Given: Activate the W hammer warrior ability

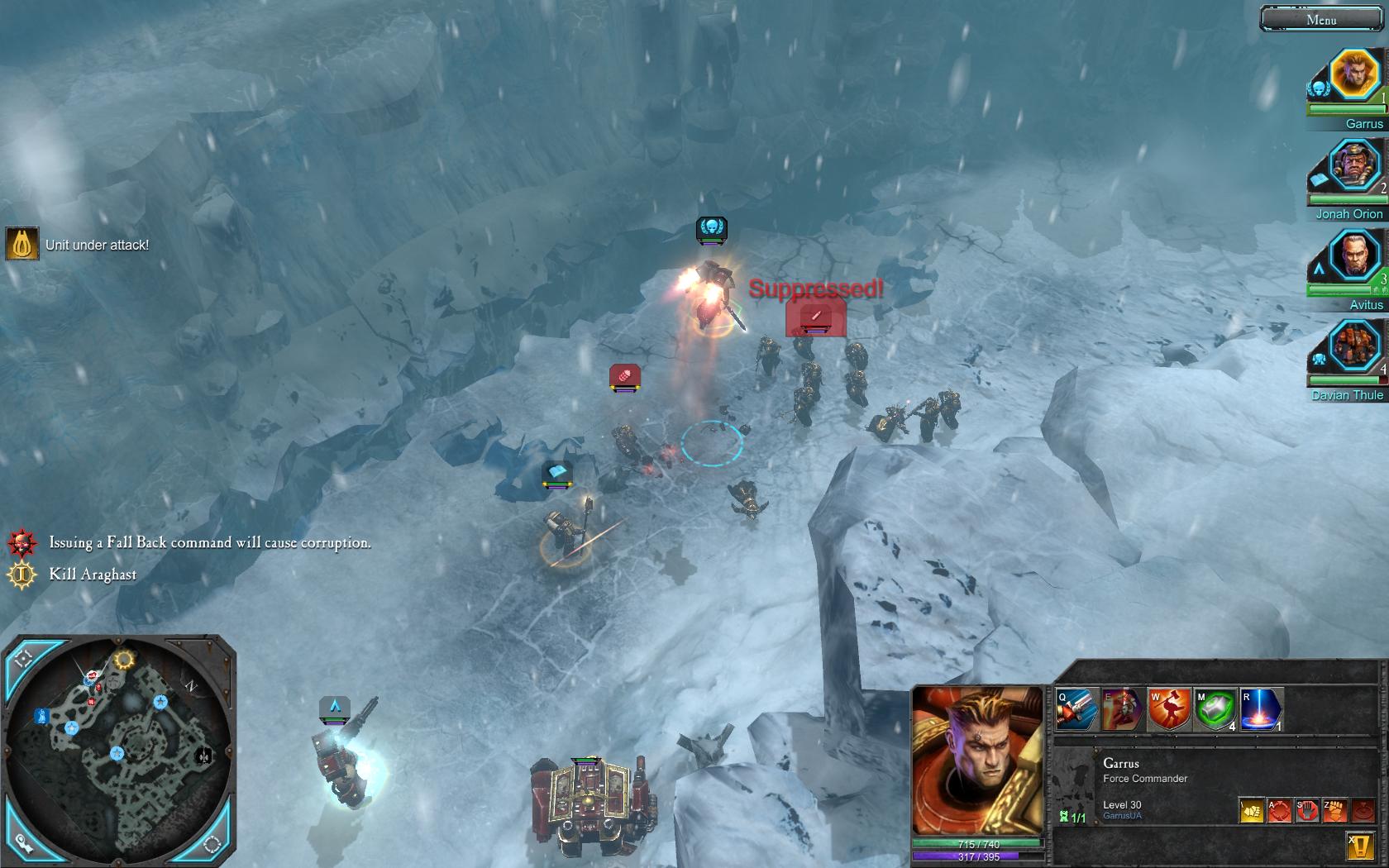Looking at the screenshot, I should [1169, 709].
